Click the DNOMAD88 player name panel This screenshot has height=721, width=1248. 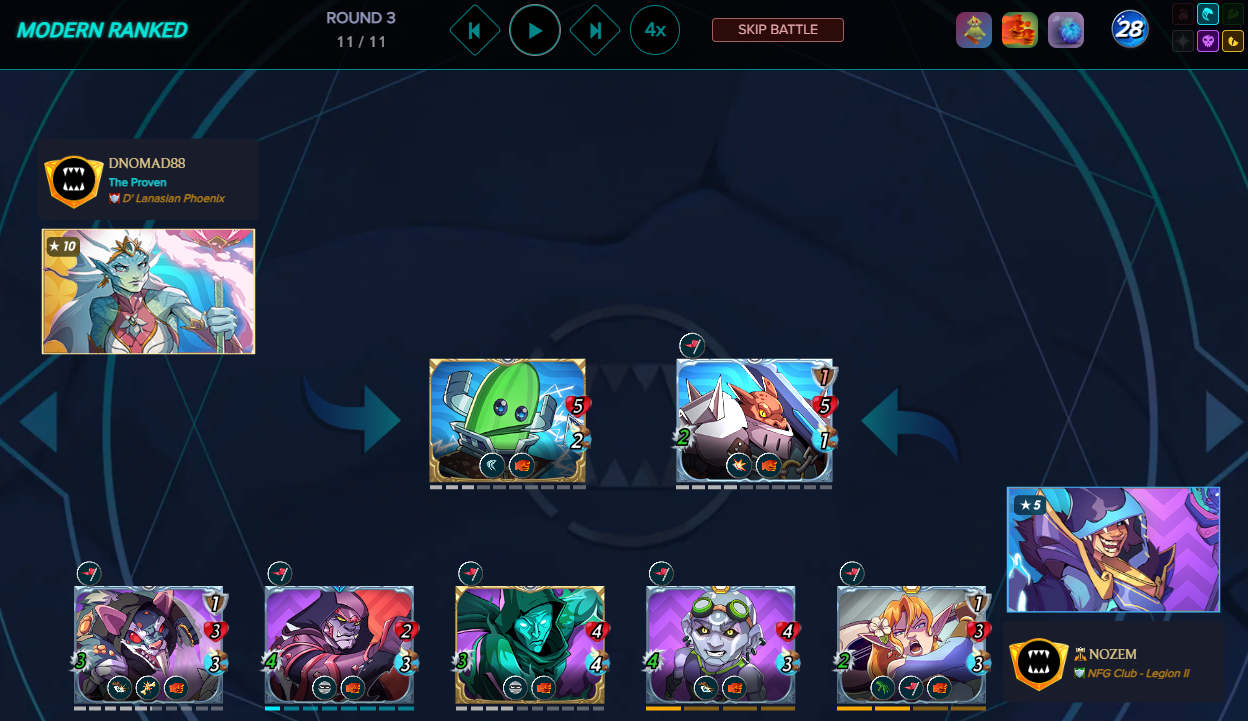point(148,180)
